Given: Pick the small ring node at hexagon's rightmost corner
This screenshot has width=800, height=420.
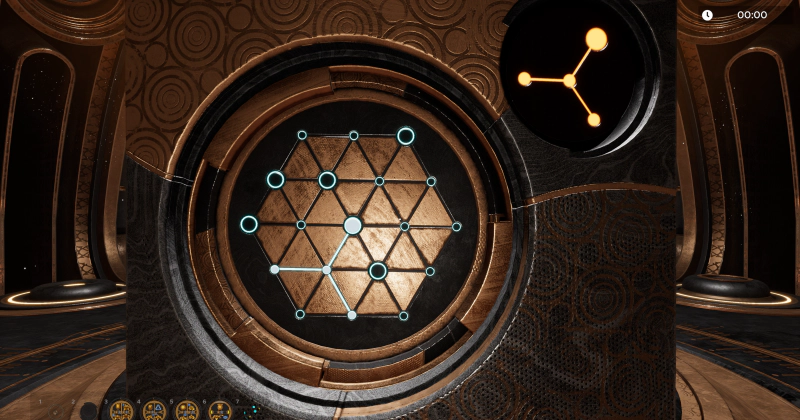Looking at the screenshot, I should (x=456, y=226).
